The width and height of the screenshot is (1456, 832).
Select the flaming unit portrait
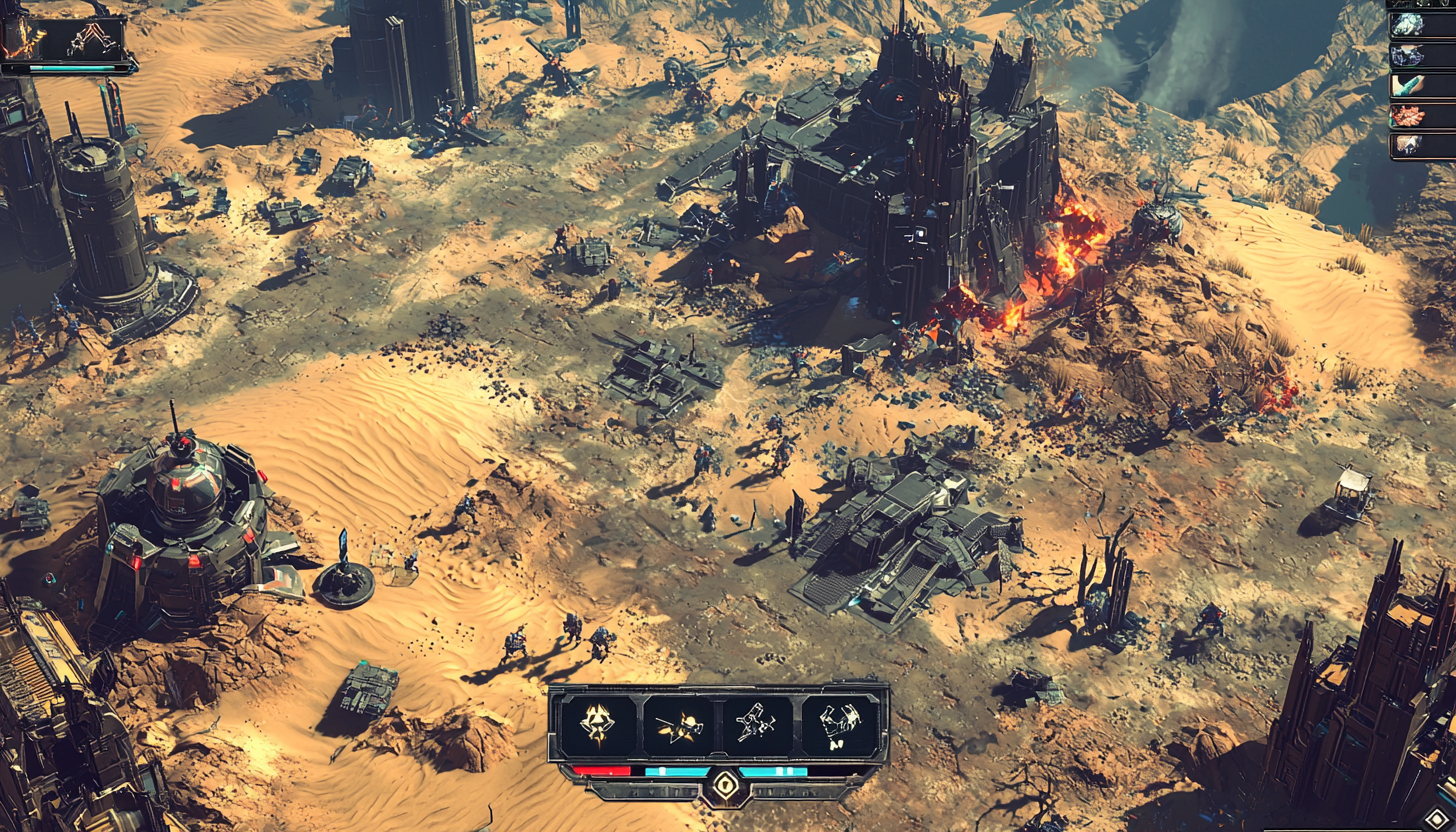26,40
